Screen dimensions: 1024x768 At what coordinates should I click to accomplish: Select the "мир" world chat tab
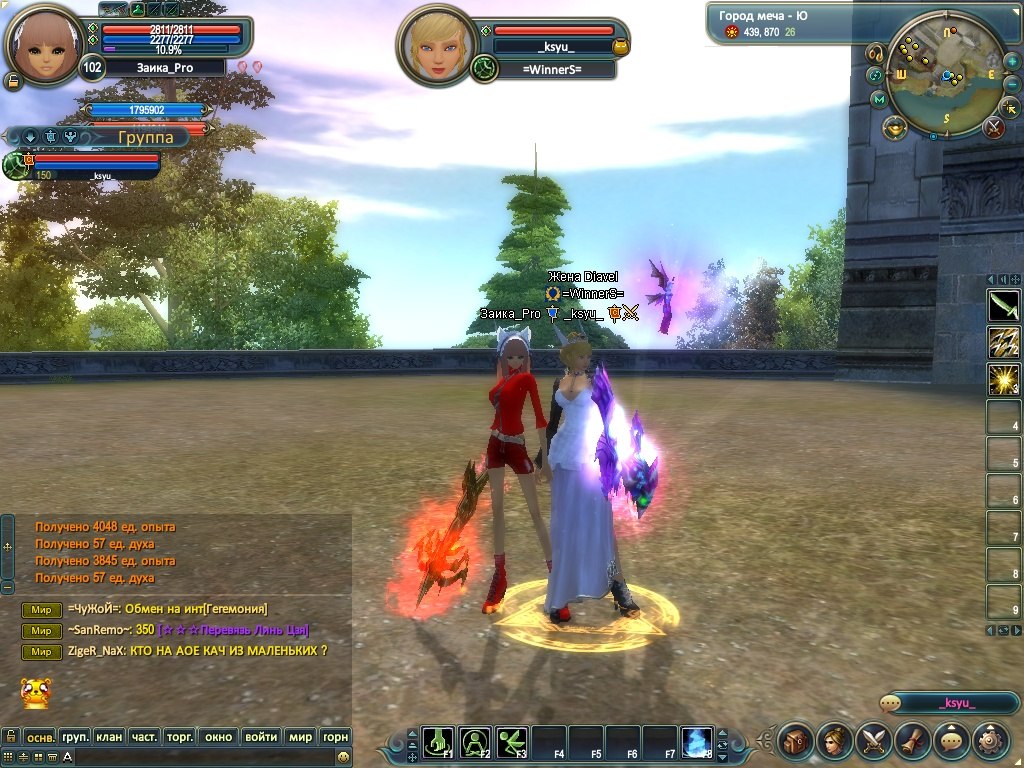(x=300, y=737)
